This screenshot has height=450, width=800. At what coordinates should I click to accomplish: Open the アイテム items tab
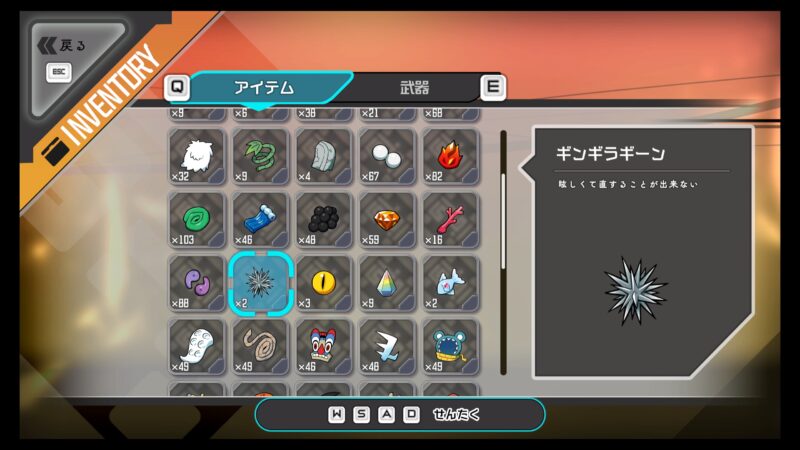pyautogui.click(x=264, y=87)
